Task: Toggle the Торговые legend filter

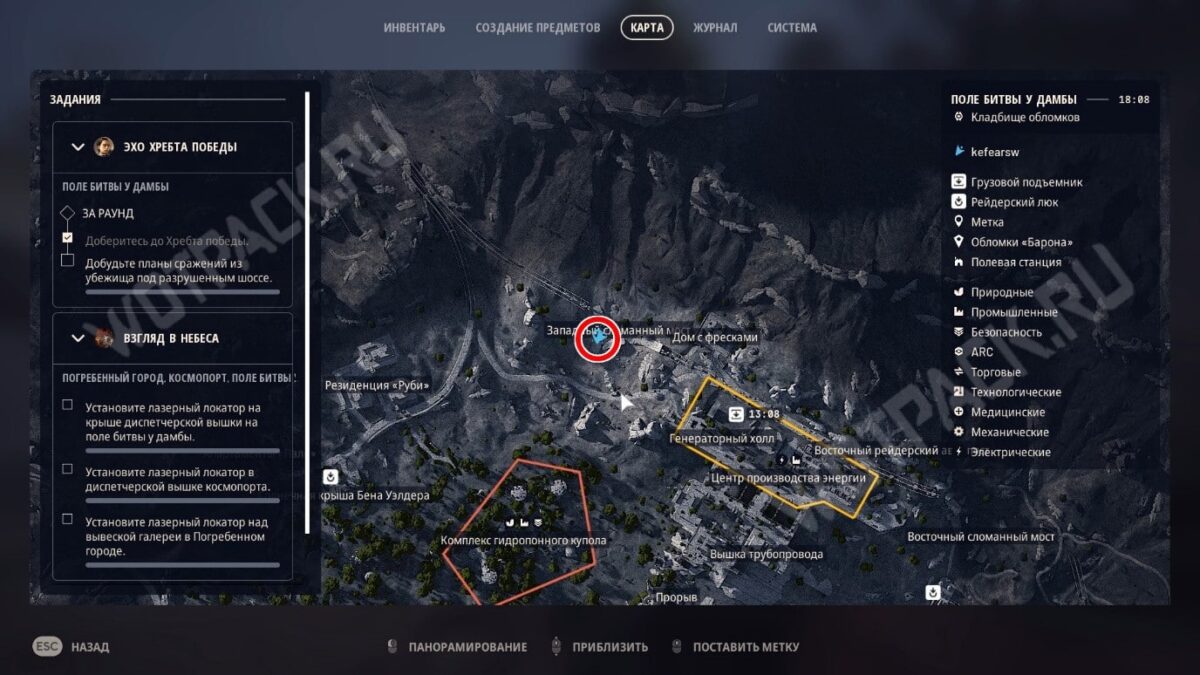Action: click(996, 372)
